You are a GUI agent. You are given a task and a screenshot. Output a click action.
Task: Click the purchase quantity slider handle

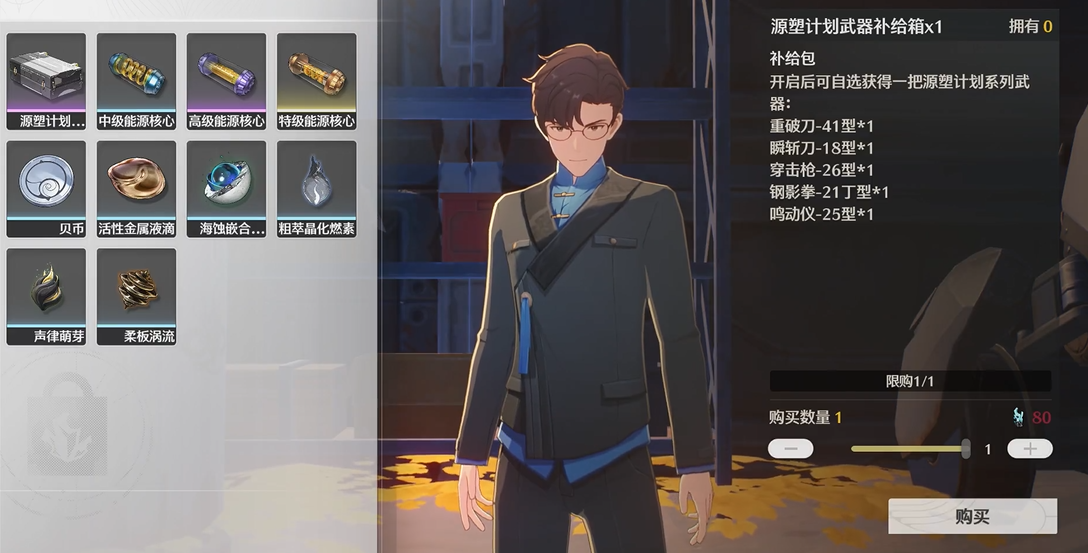pos(966,449)
